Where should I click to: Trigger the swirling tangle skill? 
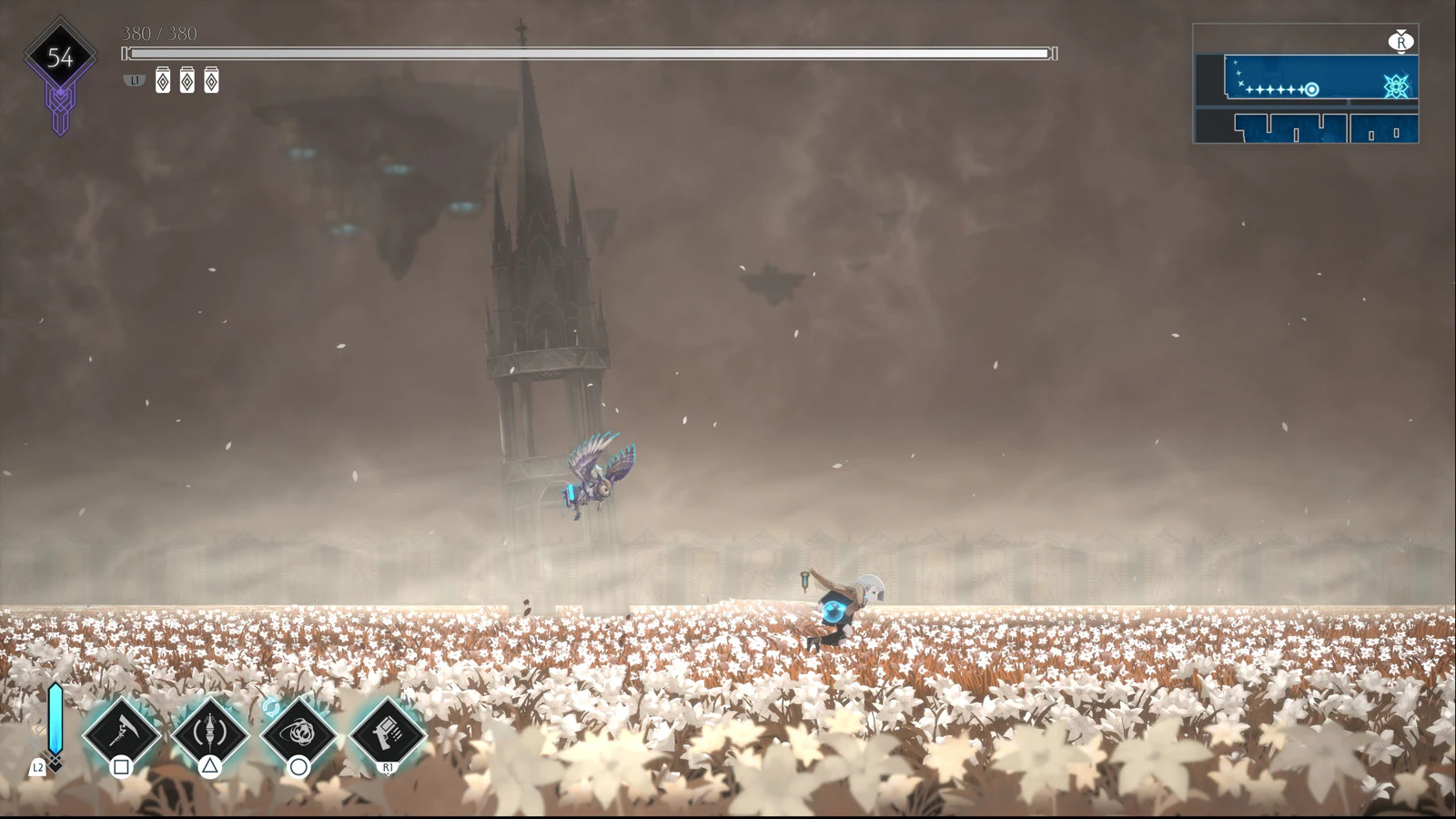pyautogui.click(x=298, y=733)
